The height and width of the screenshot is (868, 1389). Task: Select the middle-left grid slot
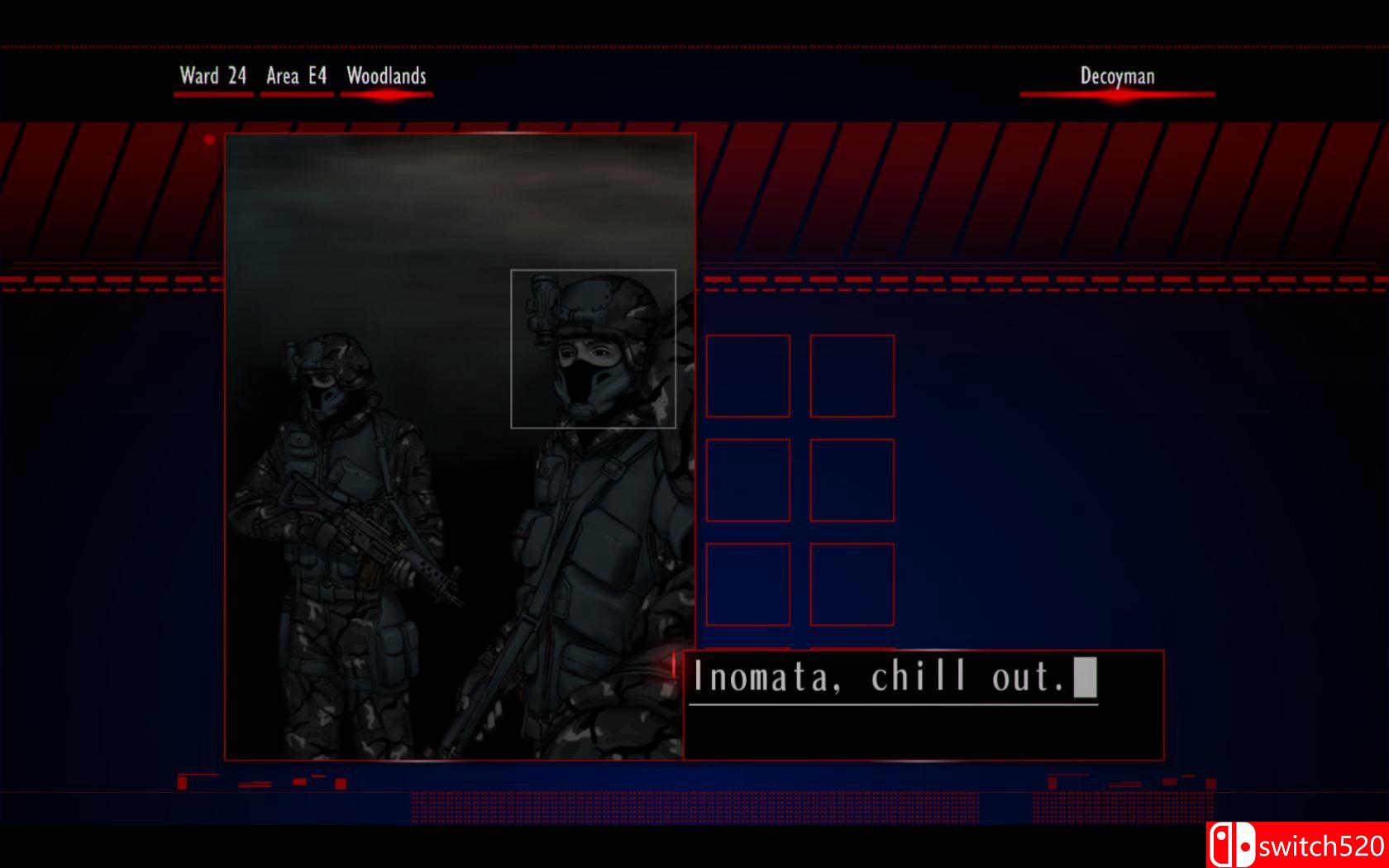(x=747, y=479)
